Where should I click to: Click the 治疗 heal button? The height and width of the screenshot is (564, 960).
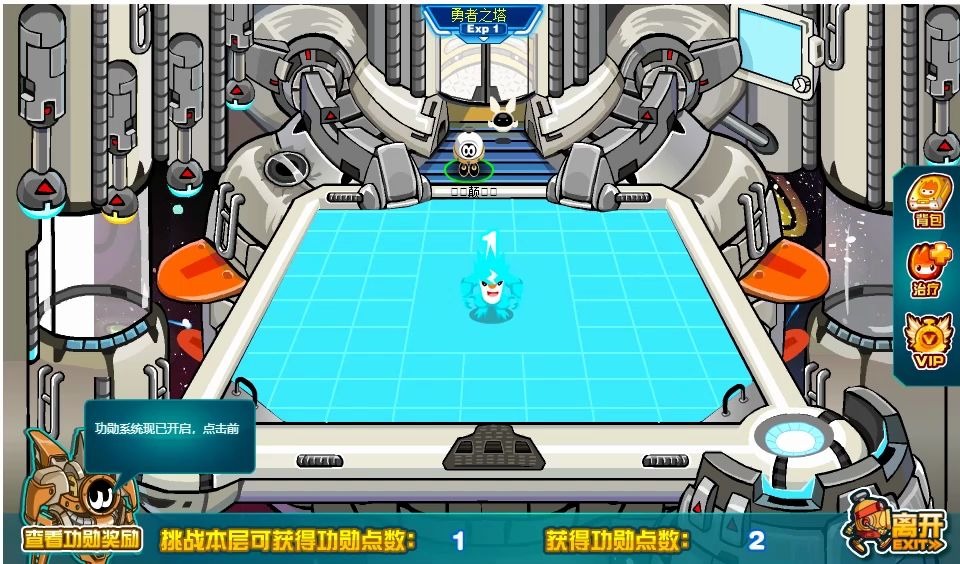[927, 269]
